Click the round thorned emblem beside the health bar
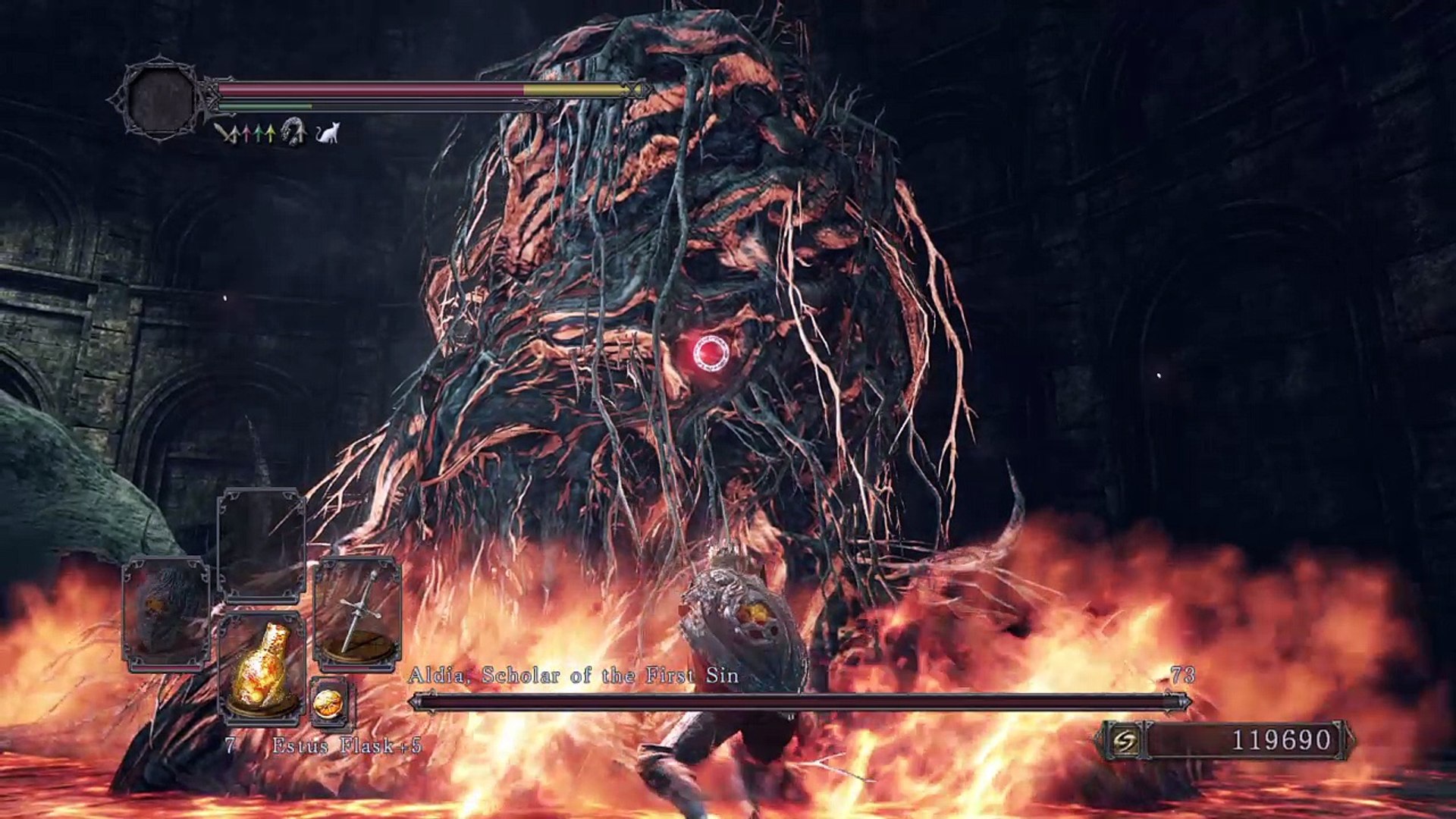Image resolution: width=1456 pixels, height=819 pixels. (x=161, y=99)
